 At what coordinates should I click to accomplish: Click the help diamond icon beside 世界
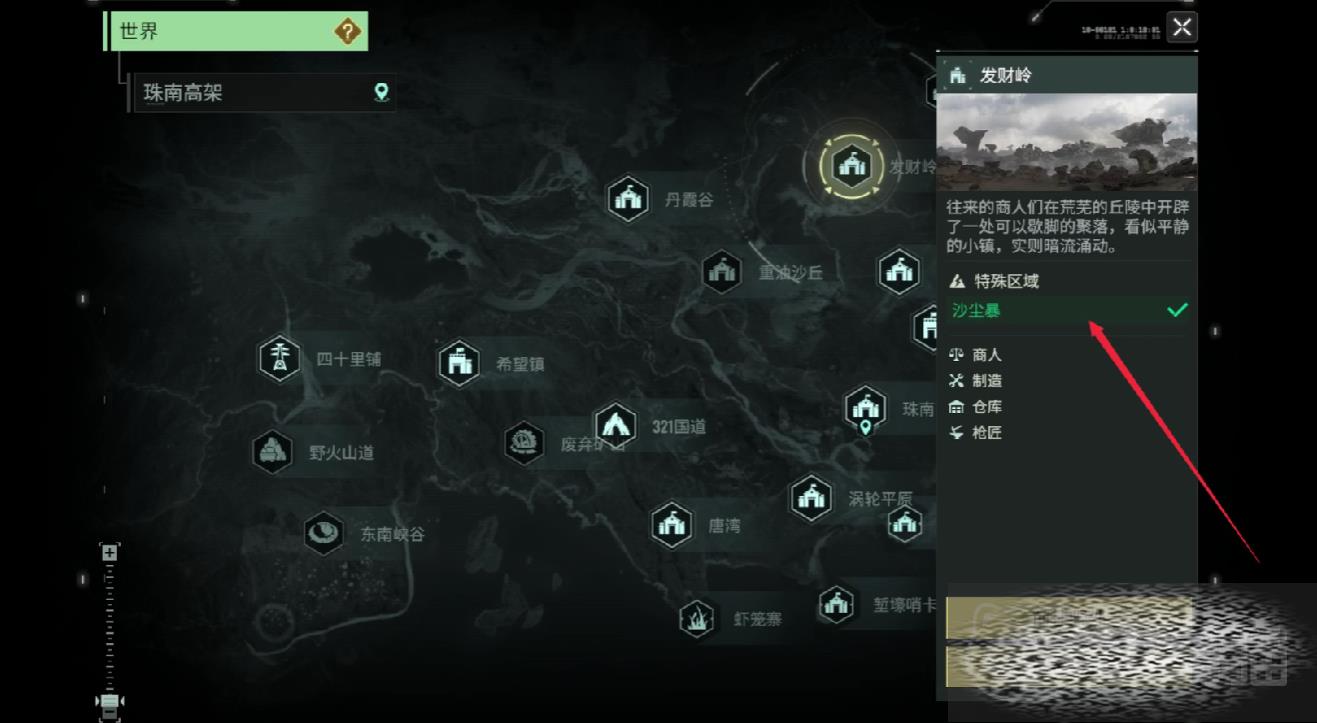pyautogui.click(x=347, y=31)
